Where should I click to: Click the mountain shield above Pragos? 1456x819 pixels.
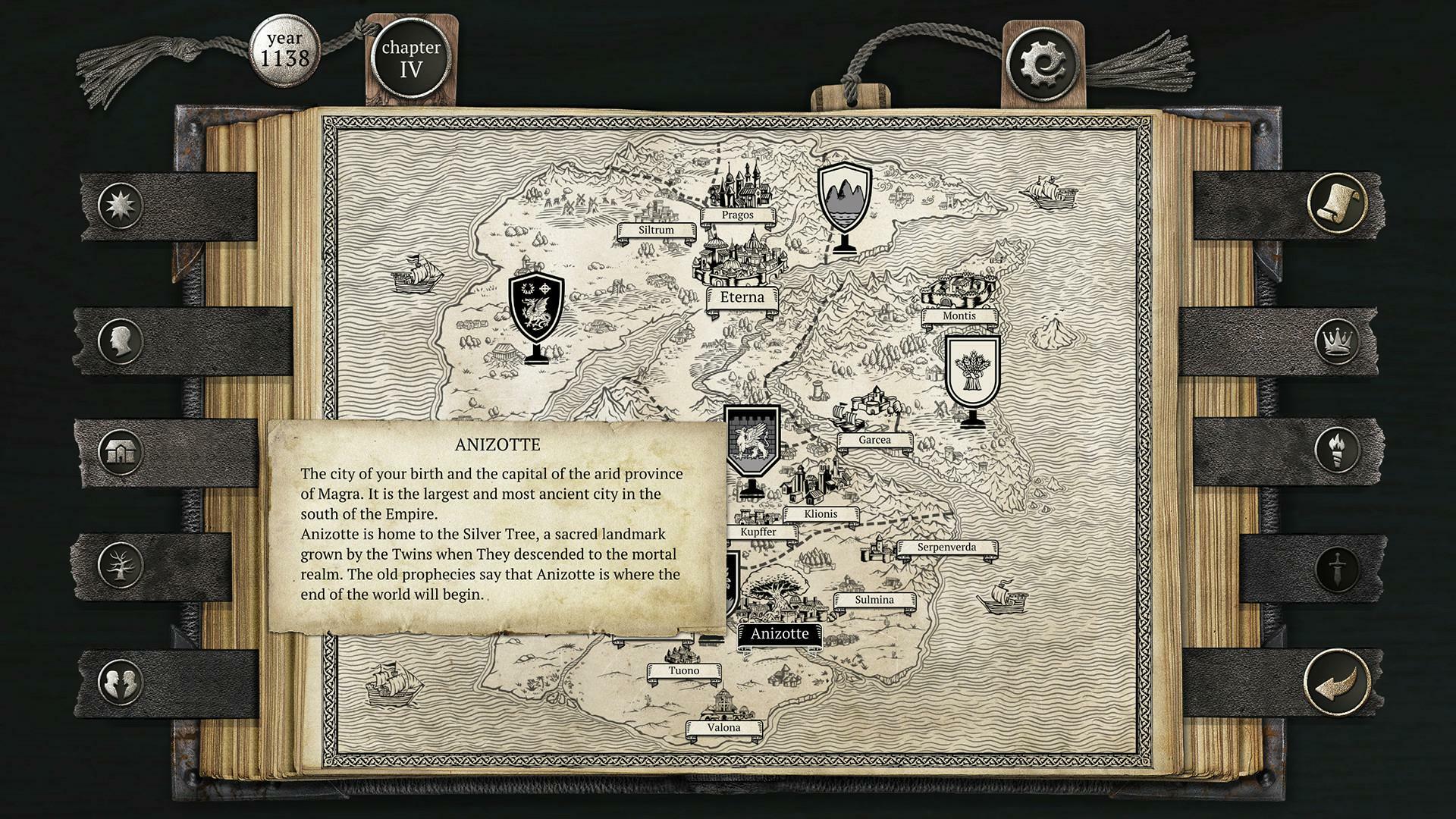pos(846,196)
